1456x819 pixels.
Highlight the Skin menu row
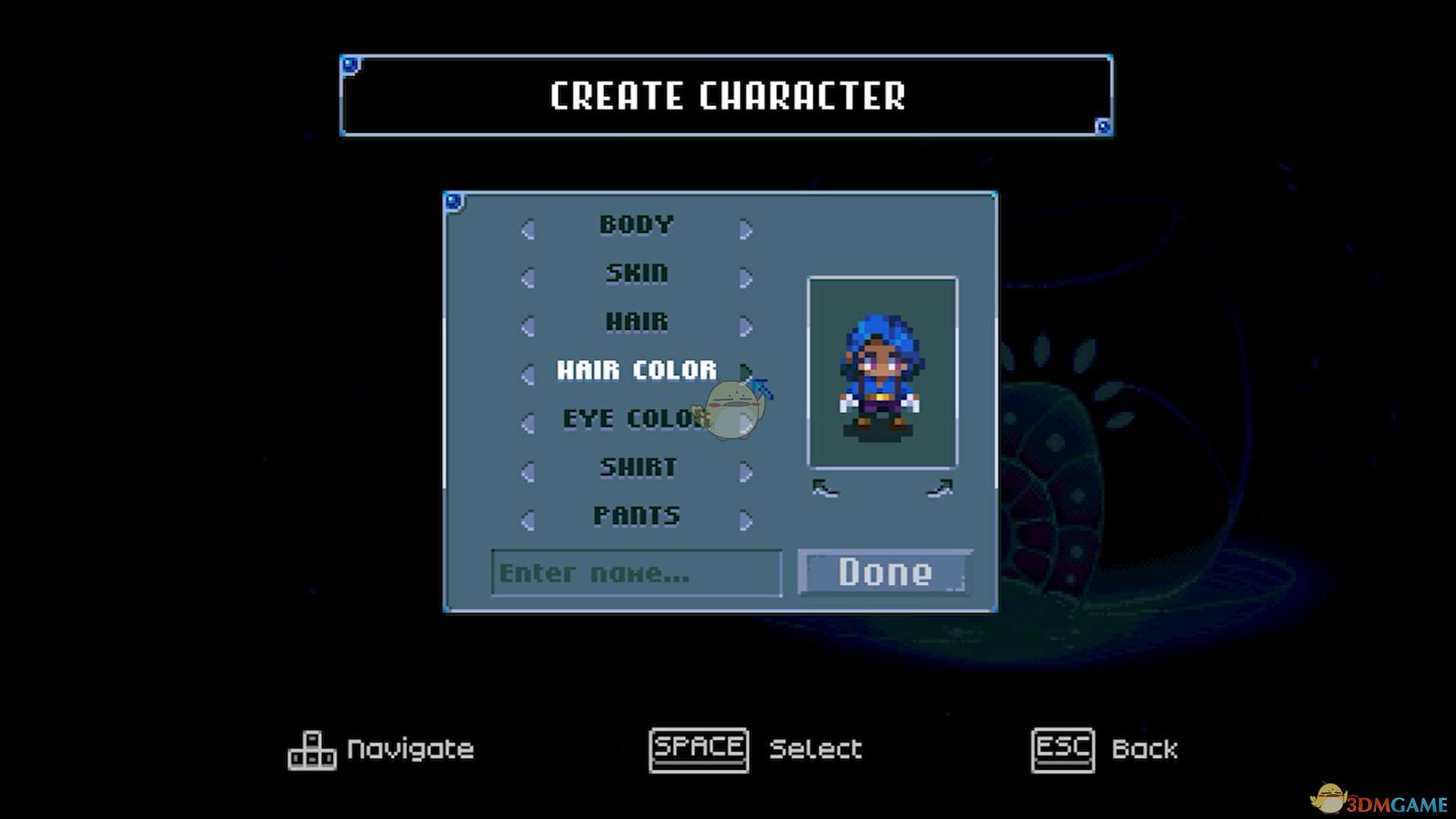click(x=637, y=273)
